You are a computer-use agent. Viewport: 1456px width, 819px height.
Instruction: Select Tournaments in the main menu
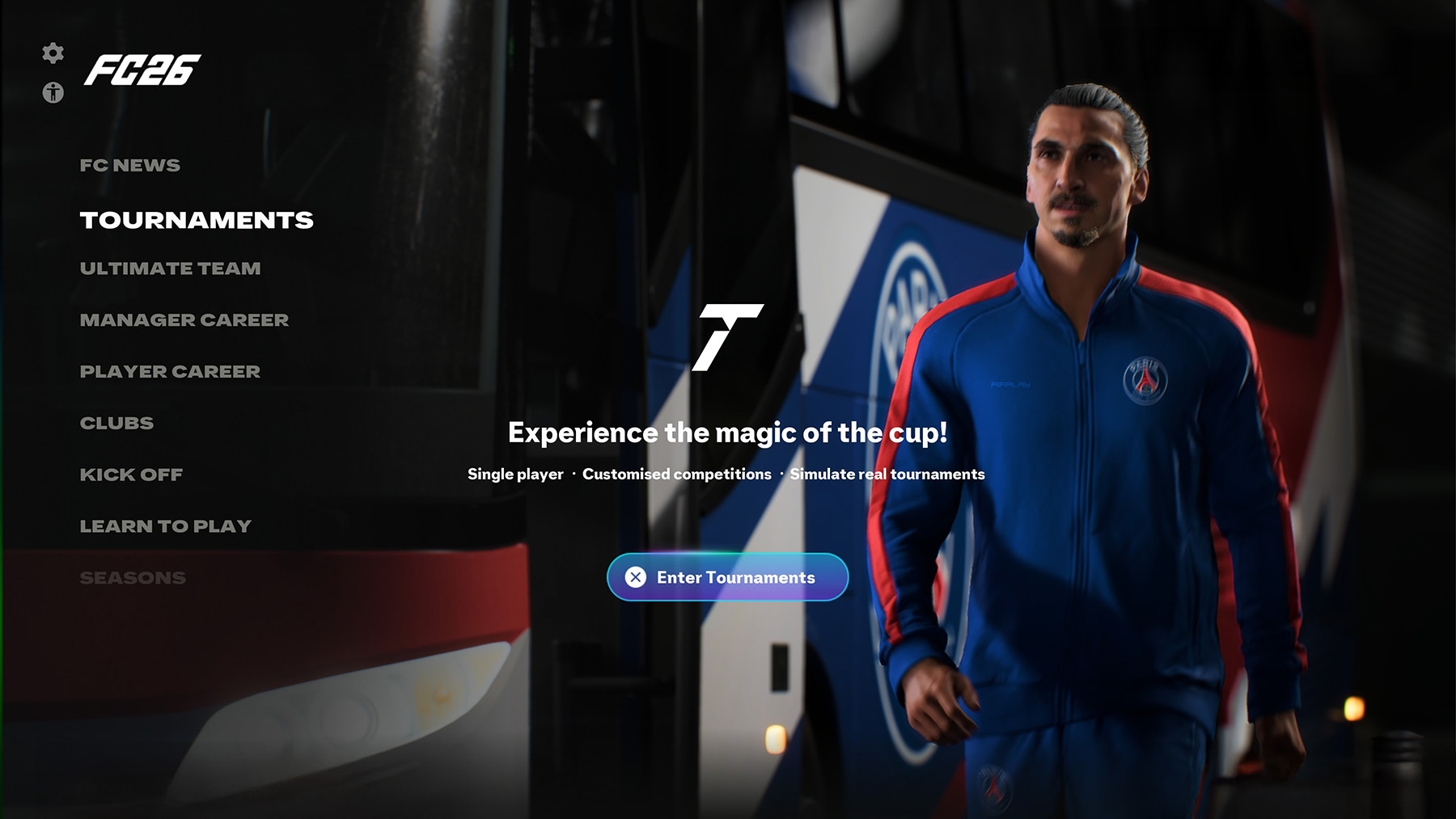point(197,220)
